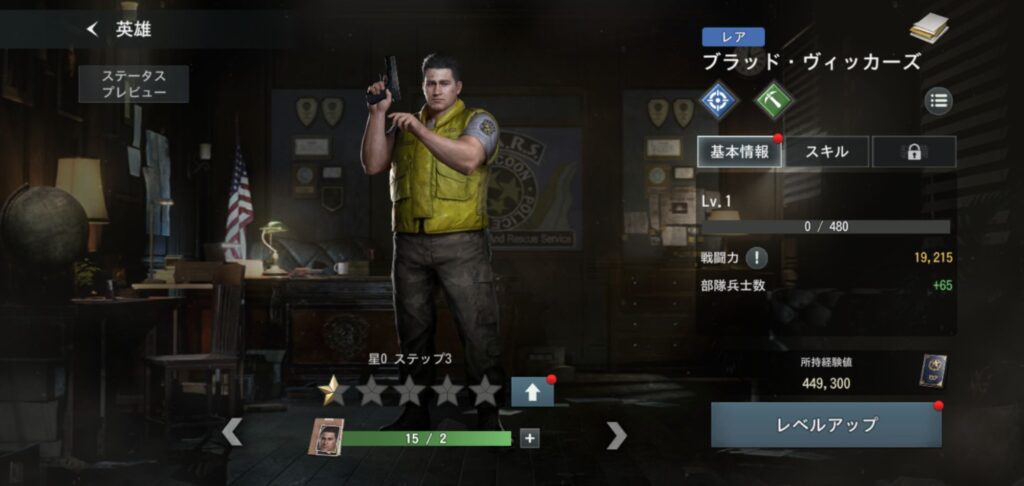Add hero fragments with the plus button

[x=529, y=437]
